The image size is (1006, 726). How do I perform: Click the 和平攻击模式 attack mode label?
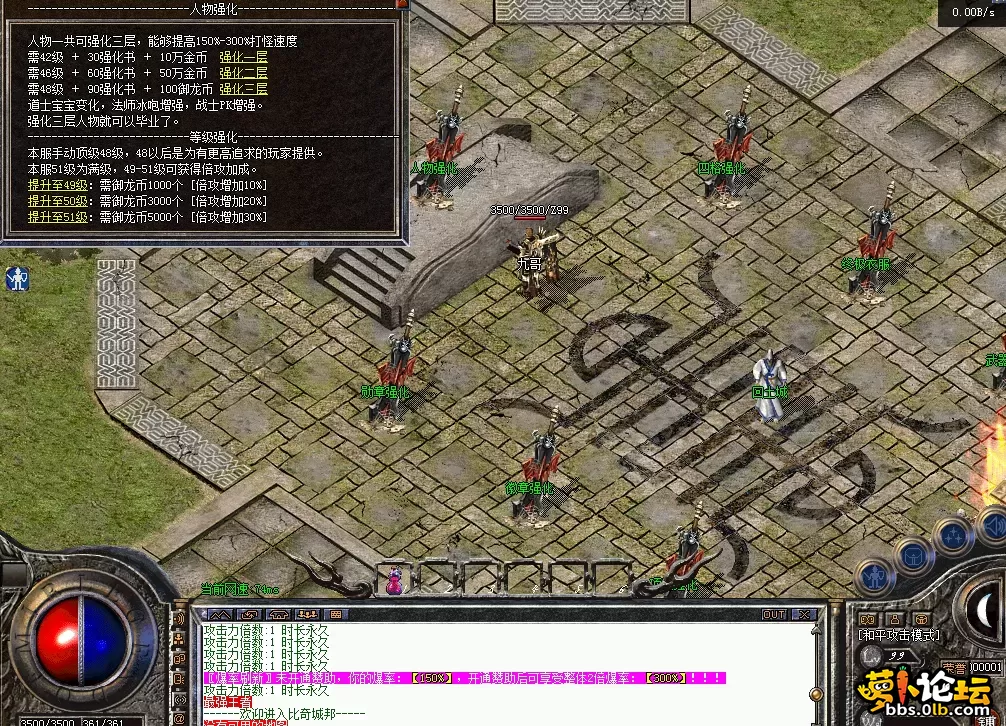(x=899, y=634)
